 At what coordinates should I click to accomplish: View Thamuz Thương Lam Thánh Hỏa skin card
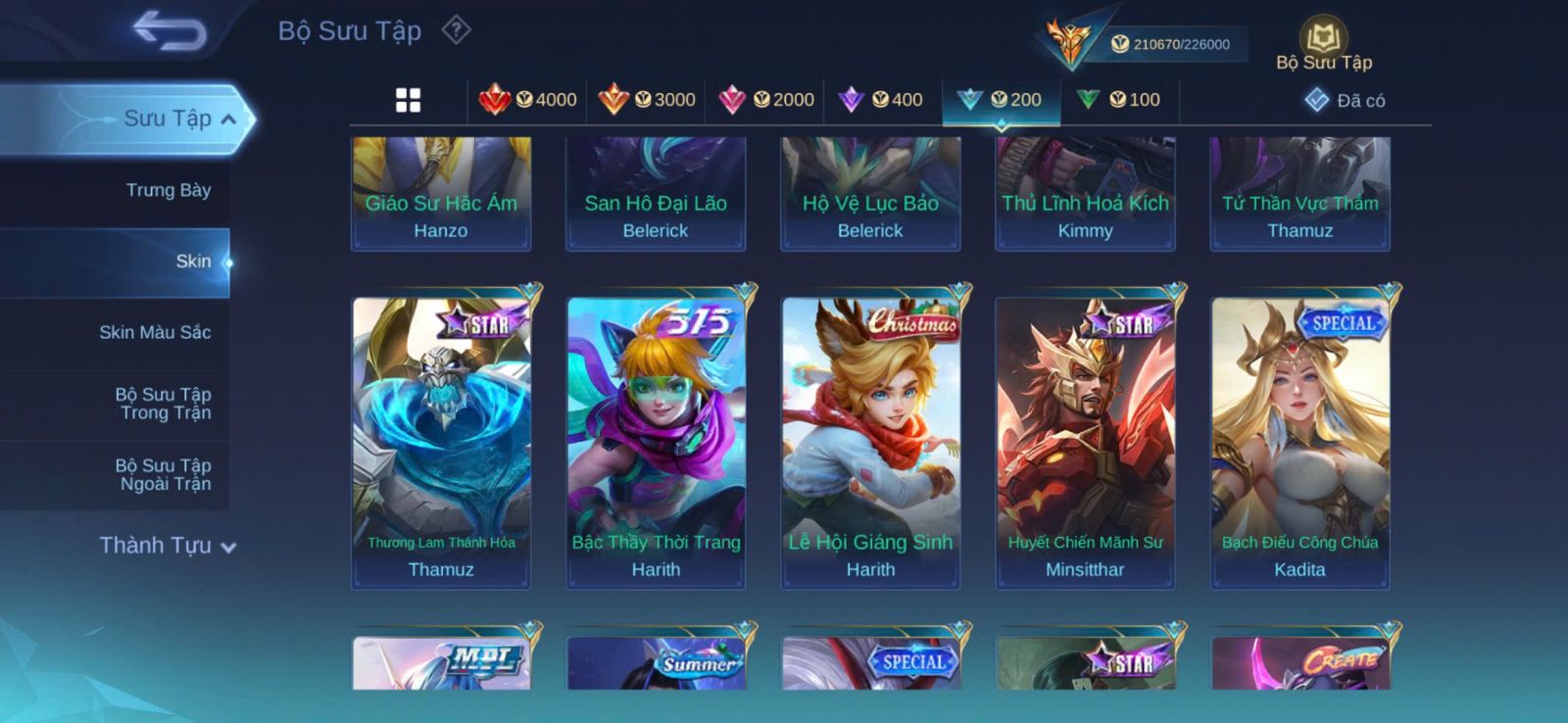click(441, 441)
